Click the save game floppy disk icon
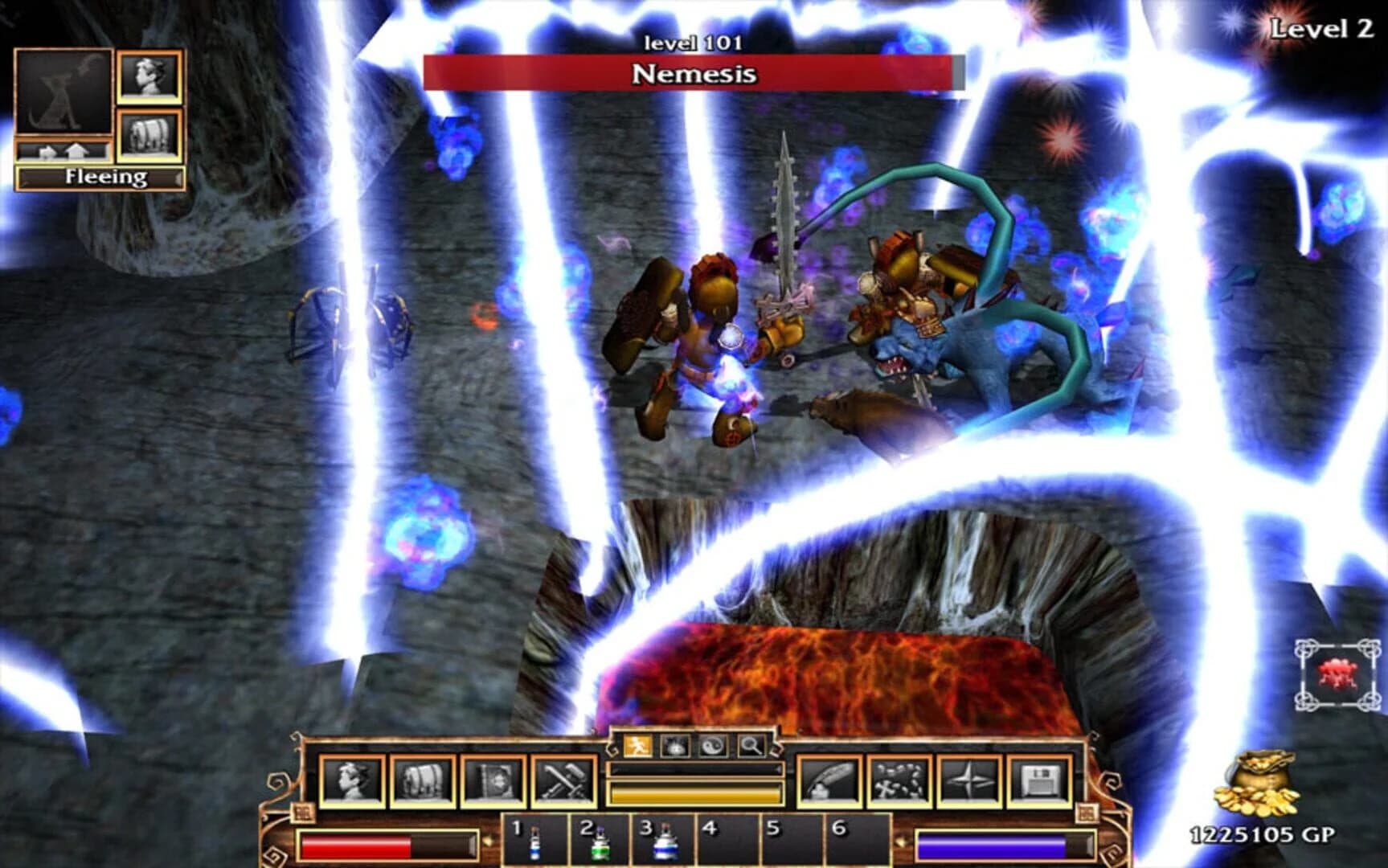The width and height of the screenshot is (1388, 868). click(1040, 780)
